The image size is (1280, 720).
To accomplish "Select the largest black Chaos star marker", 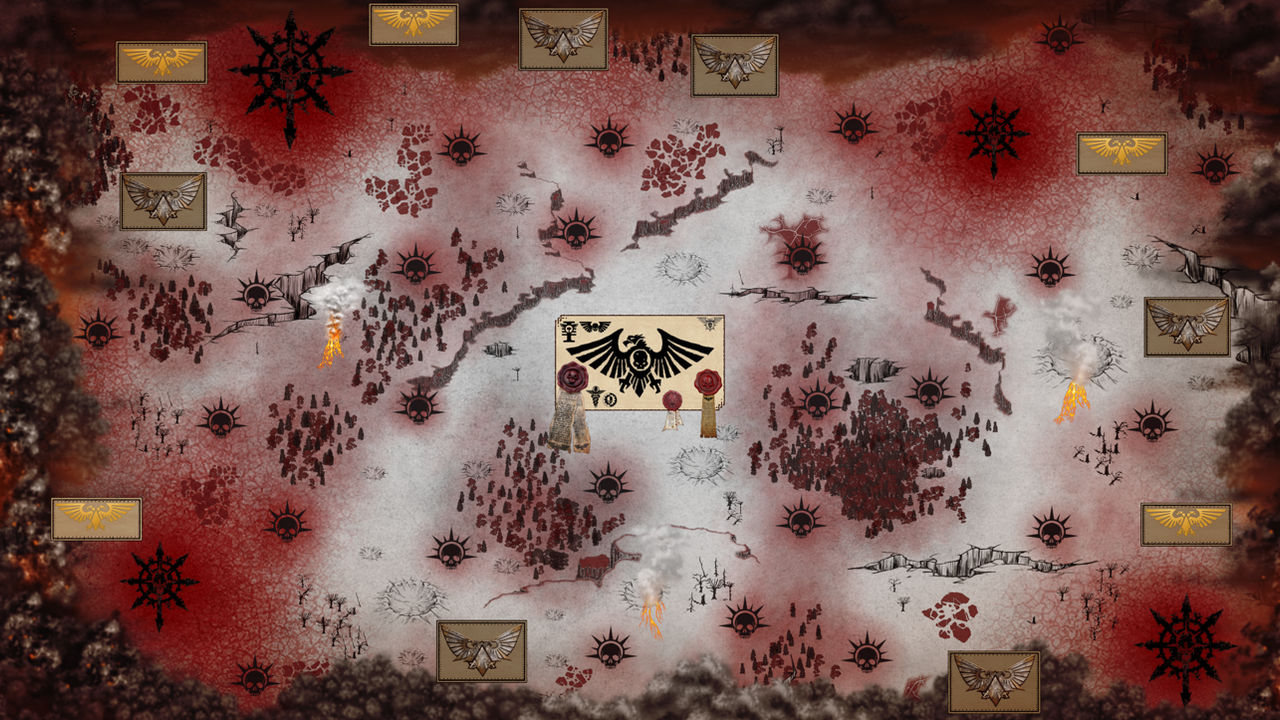I will pyautogui.click(x=289, y=76).
